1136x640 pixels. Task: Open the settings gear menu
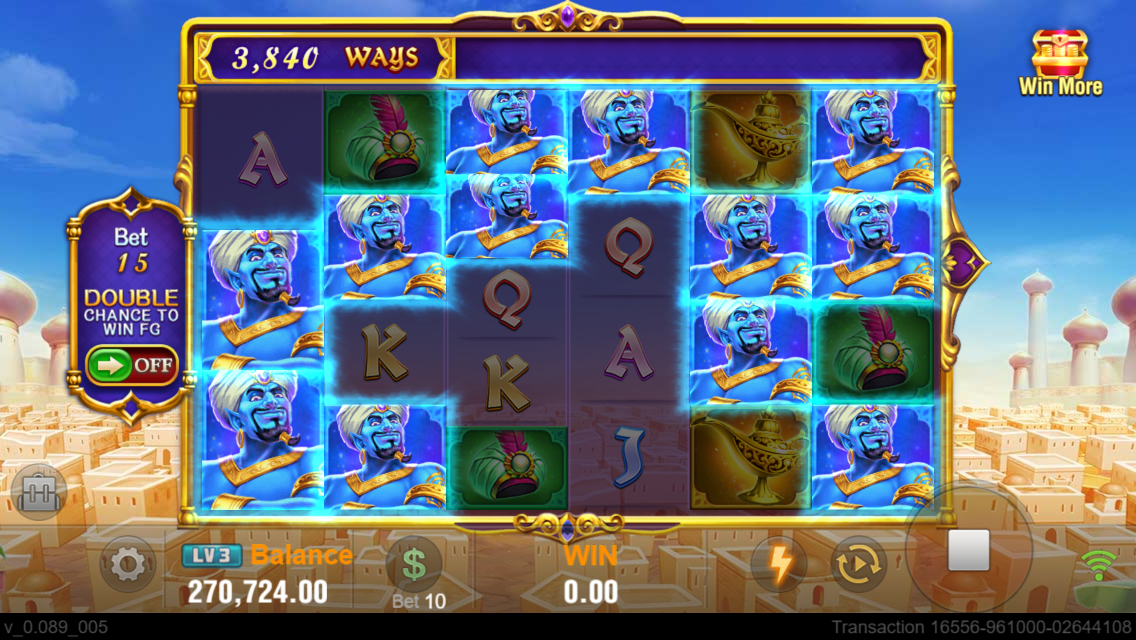[x=127, y=565]
